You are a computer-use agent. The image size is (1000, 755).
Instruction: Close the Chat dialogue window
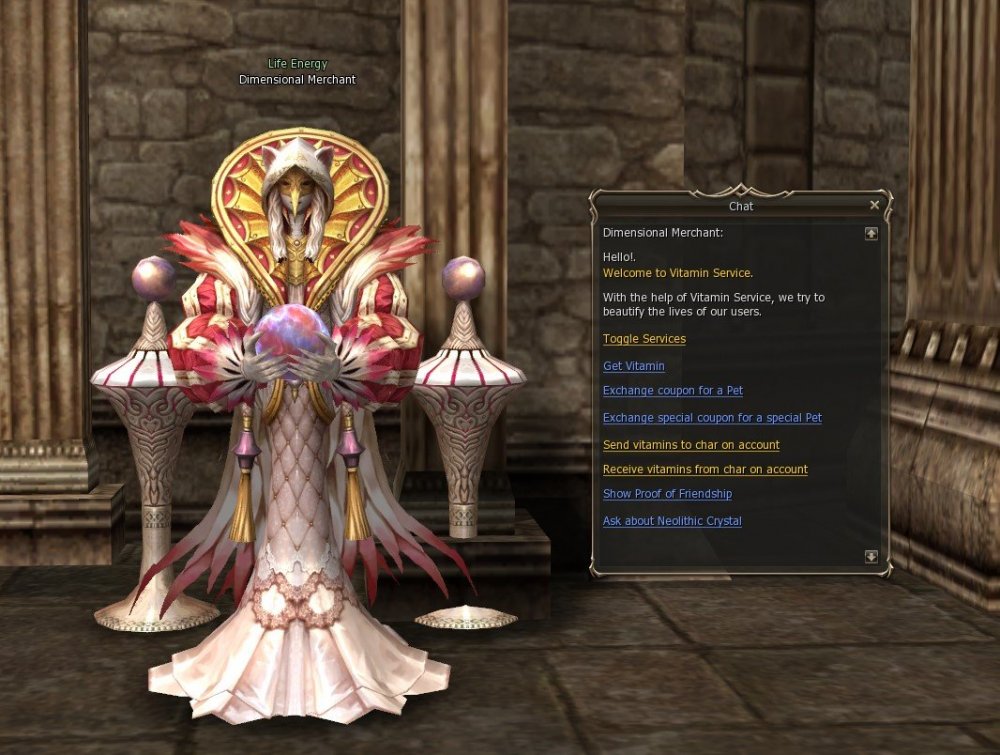(x=875, y=205)
